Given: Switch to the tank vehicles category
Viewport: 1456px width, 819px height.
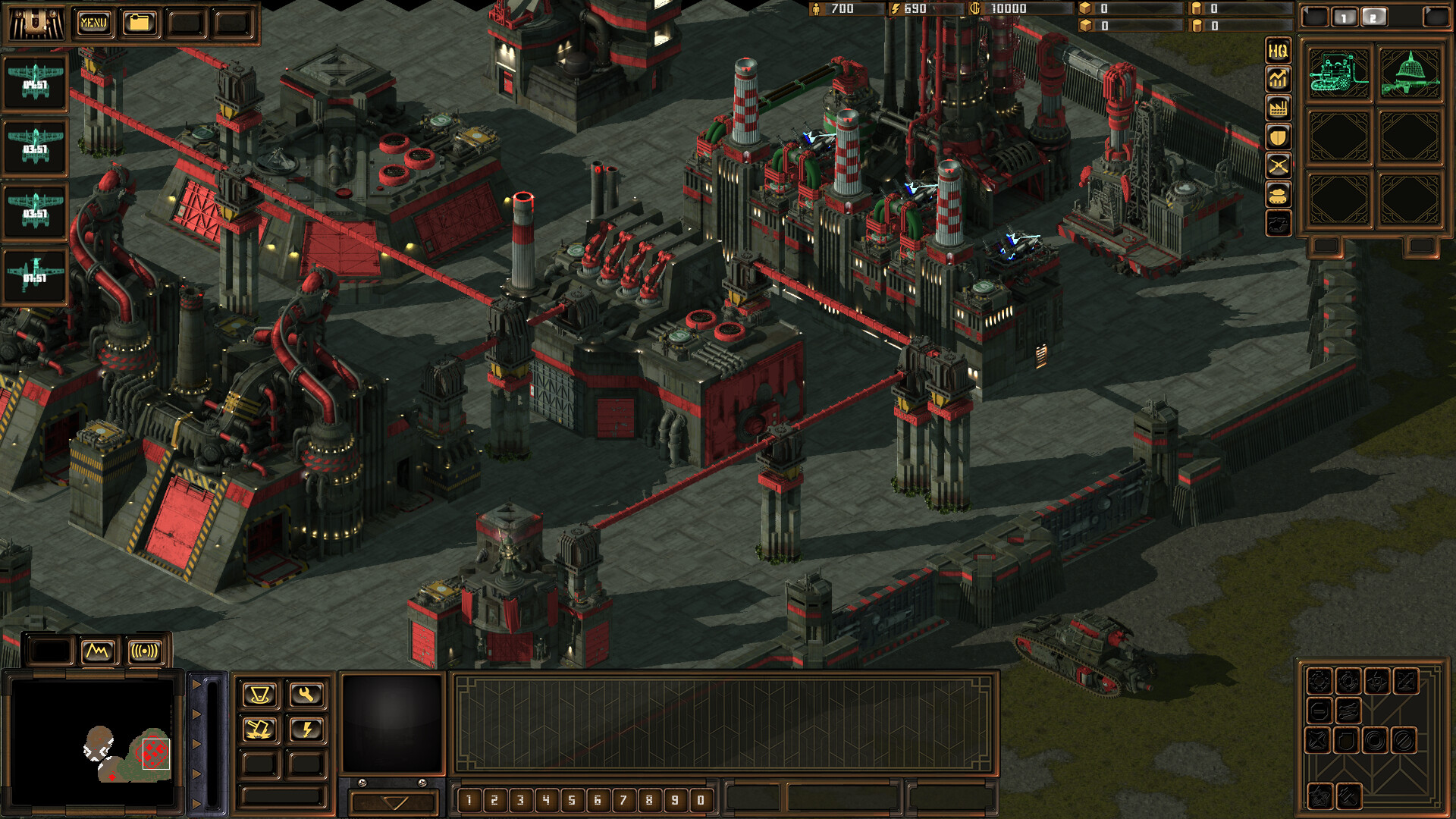Looking at the screenshot, I should tap(1278, 194).
